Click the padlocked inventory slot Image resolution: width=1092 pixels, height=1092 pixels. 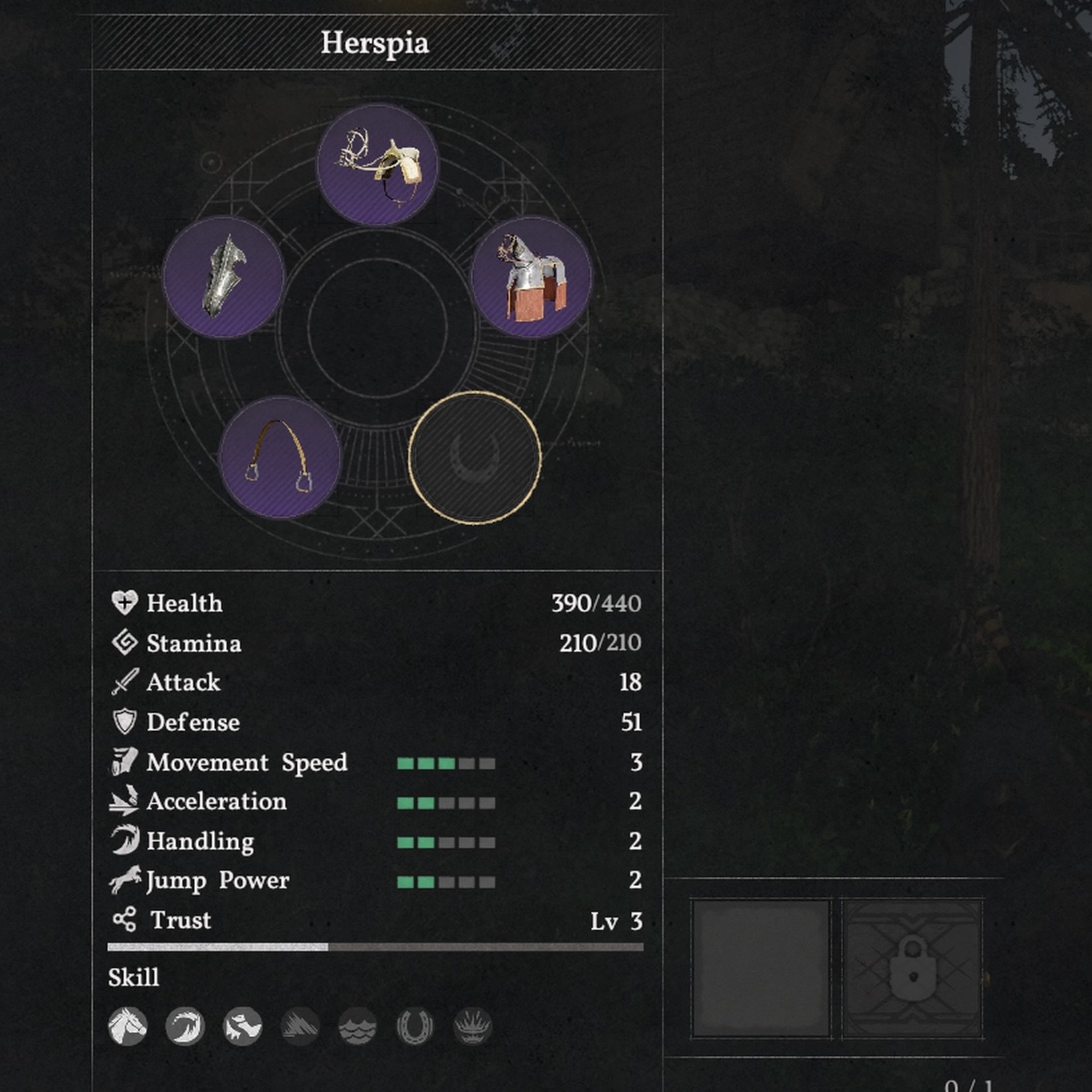pyautogui.click(x=912, y=968)
